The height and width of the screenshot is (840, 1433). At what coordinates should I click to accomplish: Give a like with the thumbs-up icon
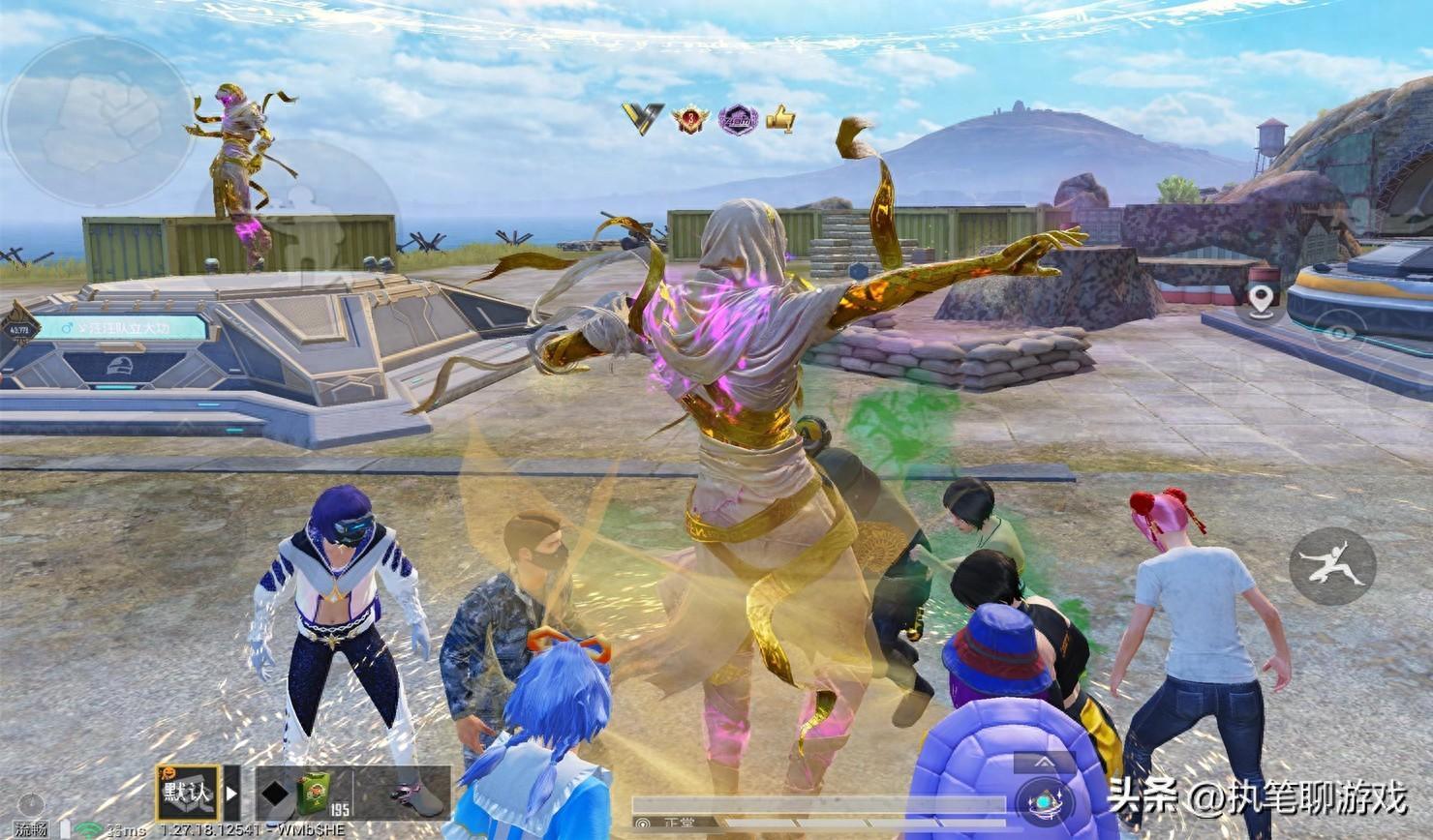[x=780, y=119]
